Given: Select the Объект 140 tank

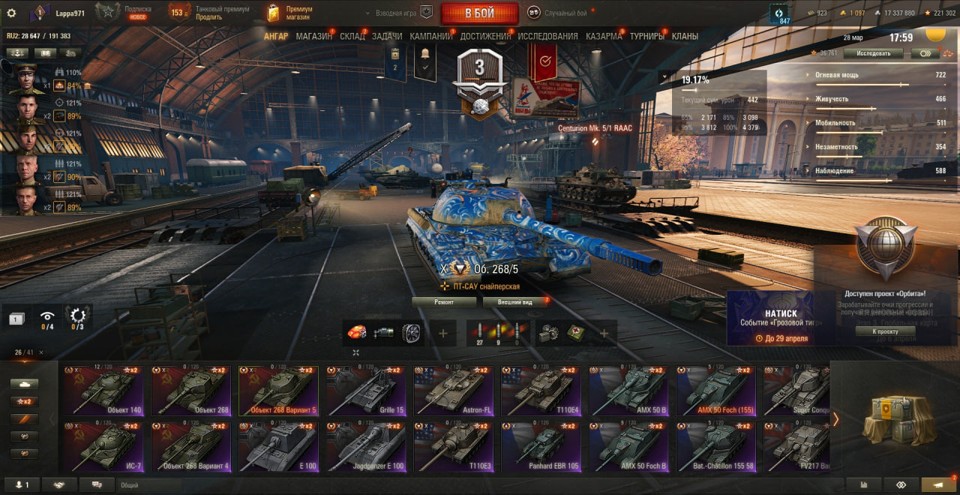Looking at the screenshot, I should [102, 389].
